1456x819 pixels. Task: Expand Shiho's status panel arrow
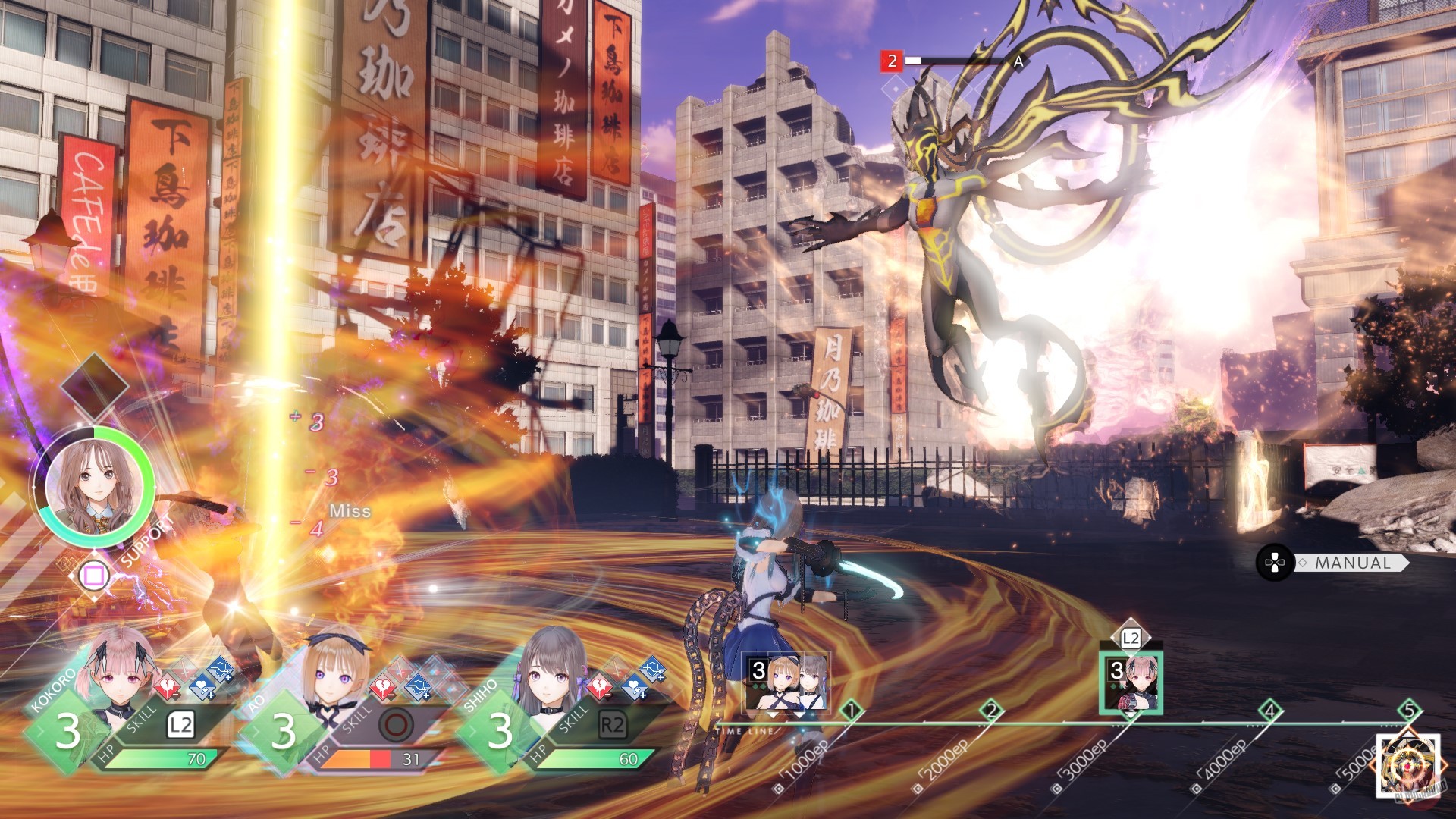pyautogui.click(x=472, y=730)
